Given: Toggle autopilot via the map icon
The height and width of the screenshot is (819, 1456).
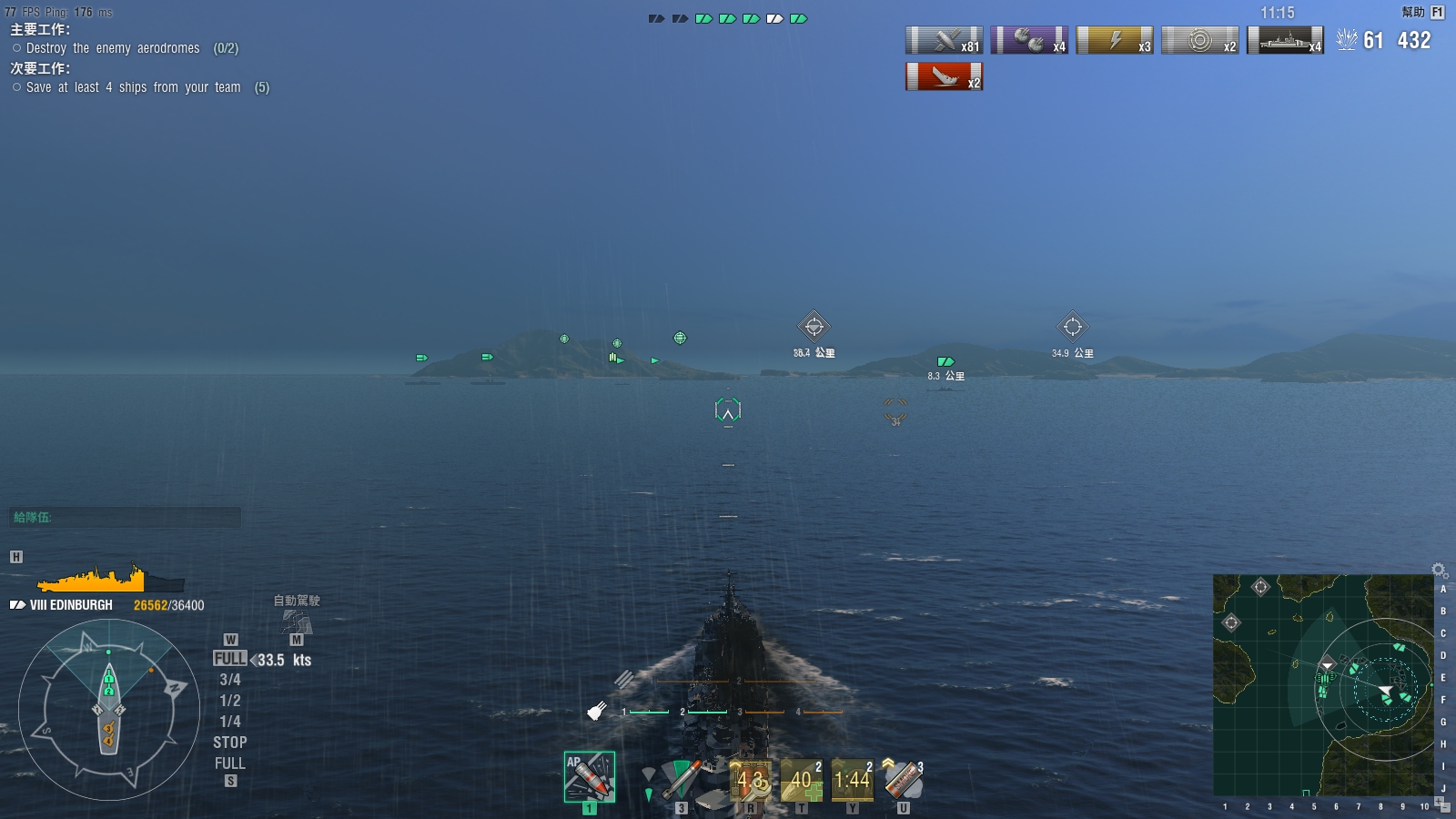Looking at the screenshot, I should 297,622.
